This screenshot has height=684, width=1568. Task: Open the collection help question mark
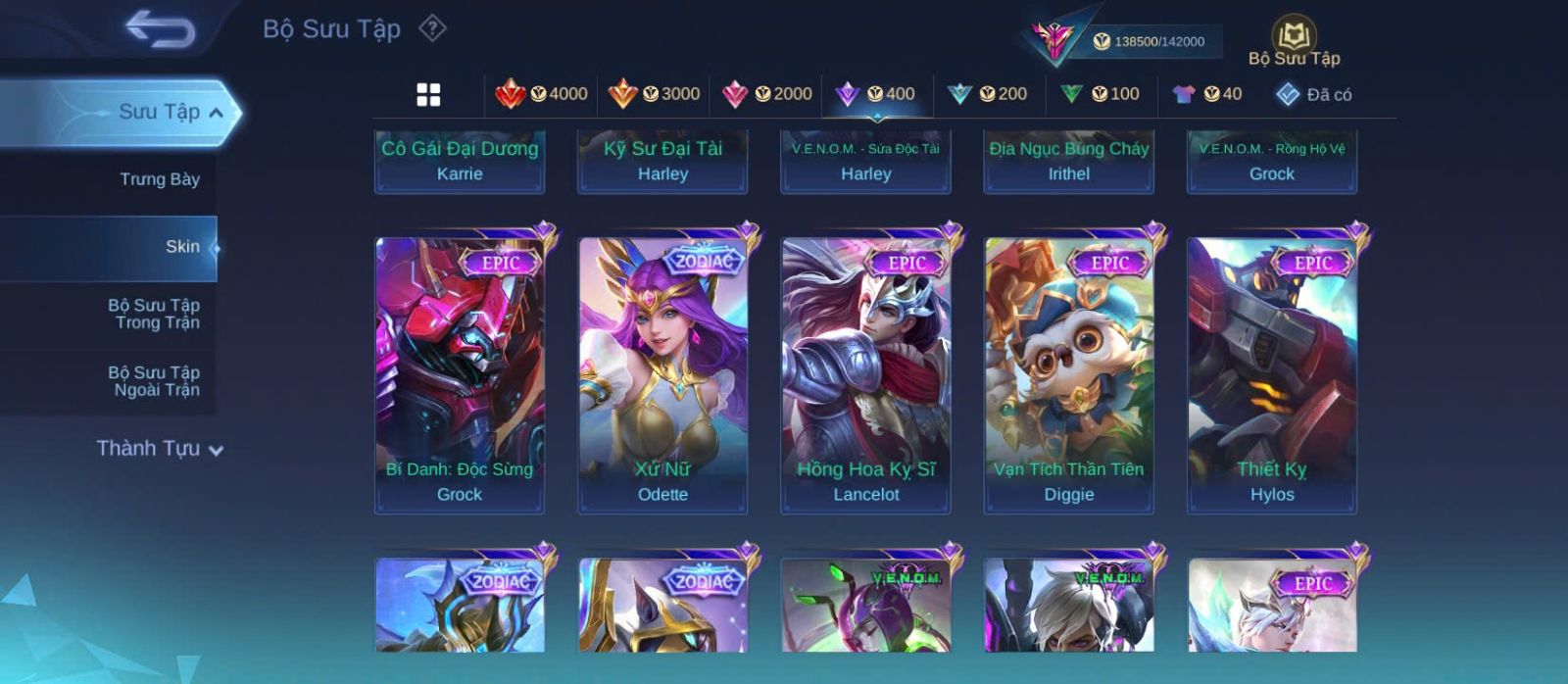point(432,28)
